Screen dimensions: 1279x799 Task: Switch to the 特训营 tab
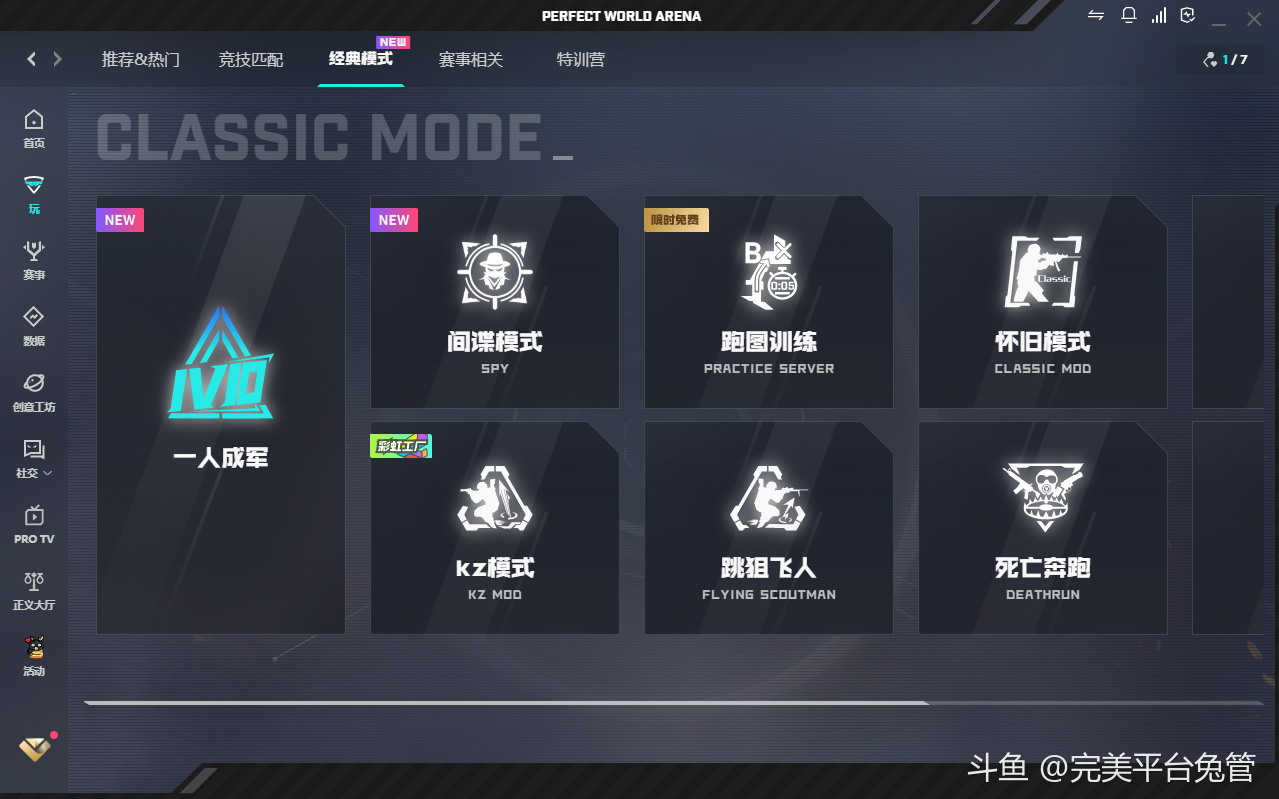pyautogui.click(x=581, y=60)
